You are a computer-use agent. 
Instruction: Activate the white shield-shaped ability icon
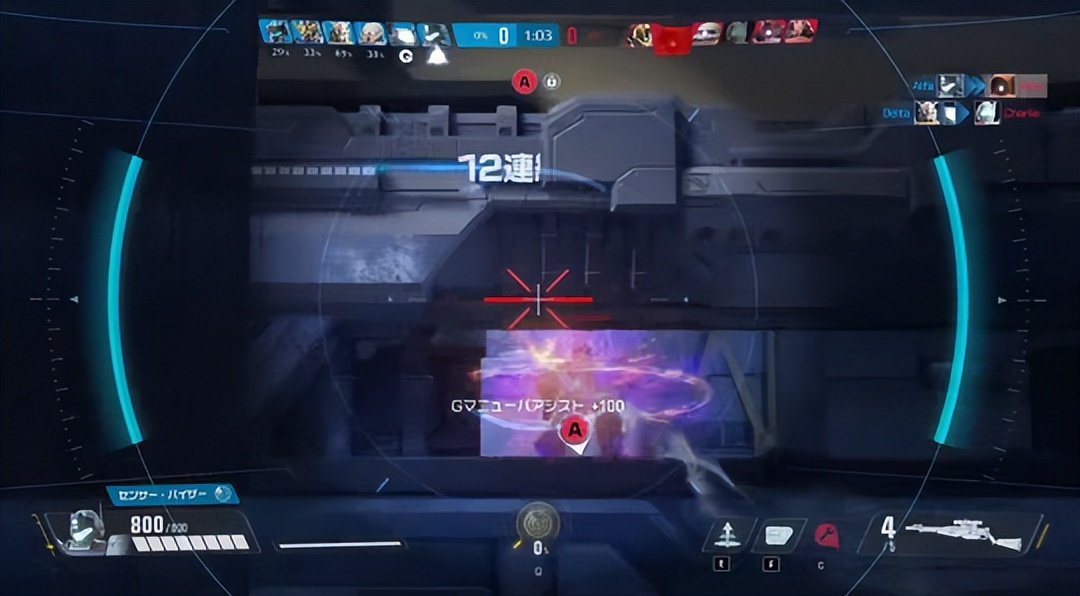779,535
